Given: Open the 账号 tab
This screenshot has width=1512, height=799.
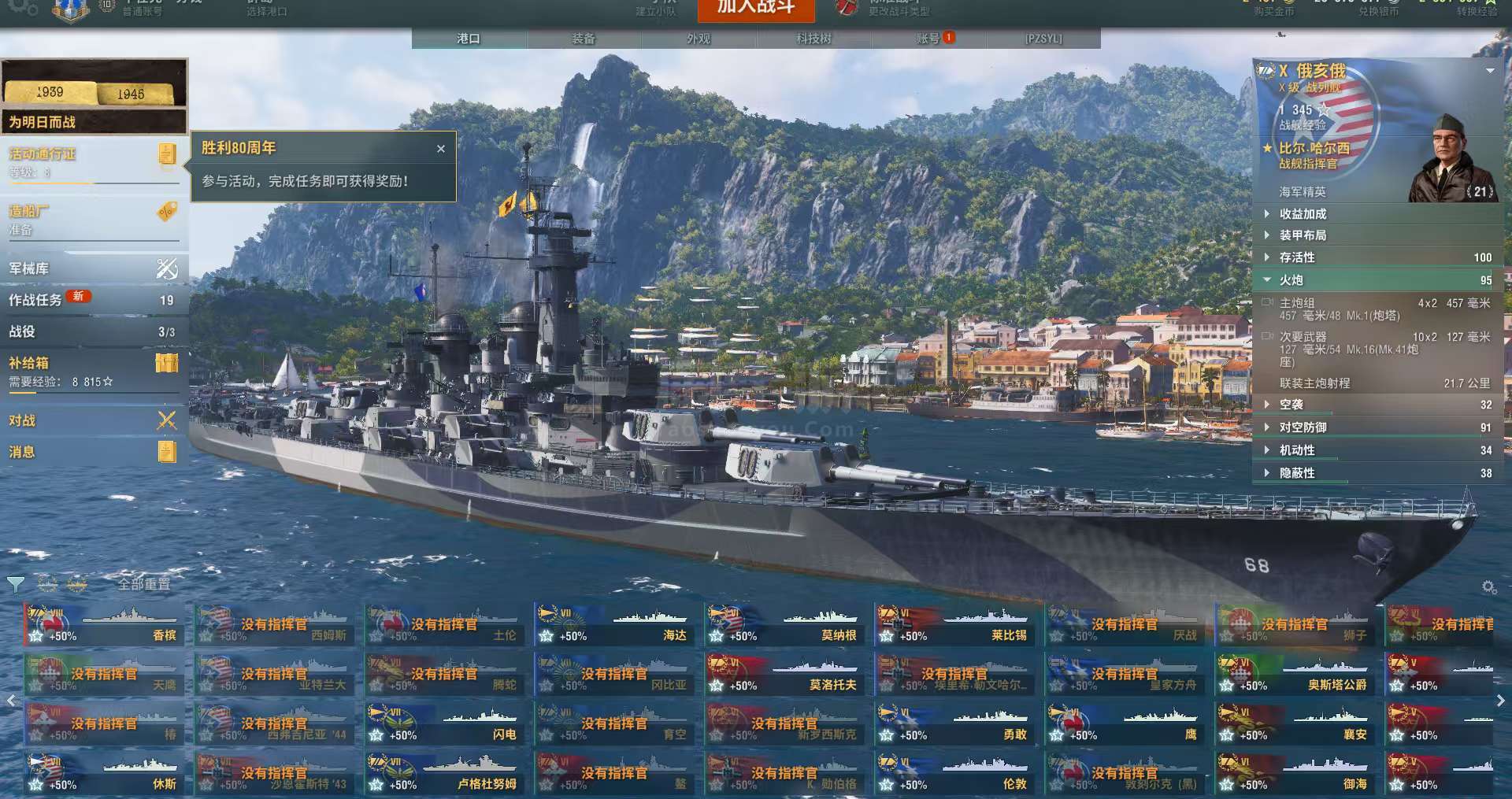Looking at the screenshot, I should (x=929, y=39).
